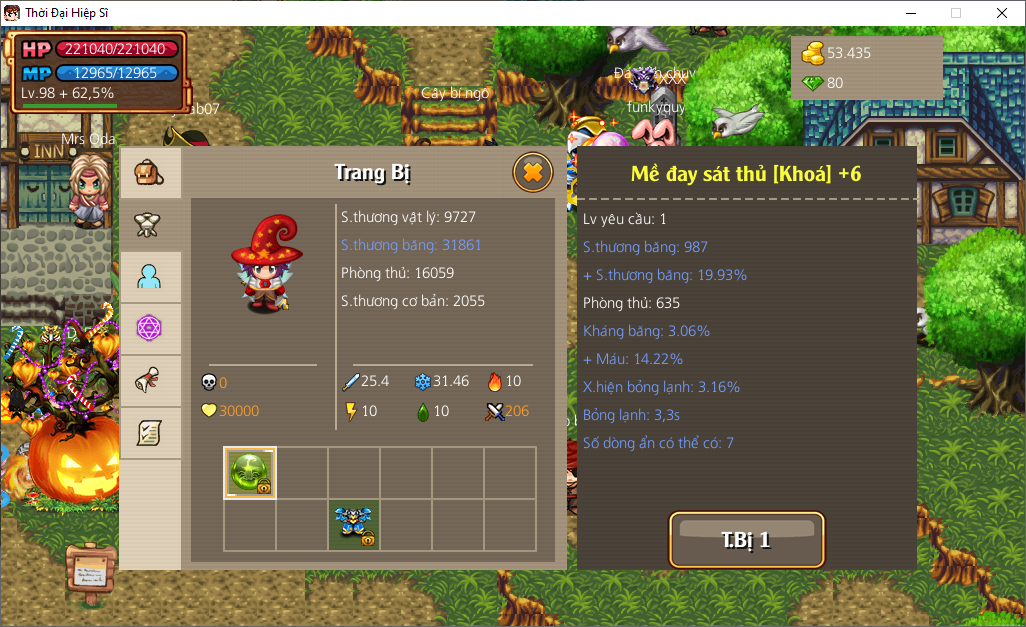Click the gold coins currency display

click(840, 53)
